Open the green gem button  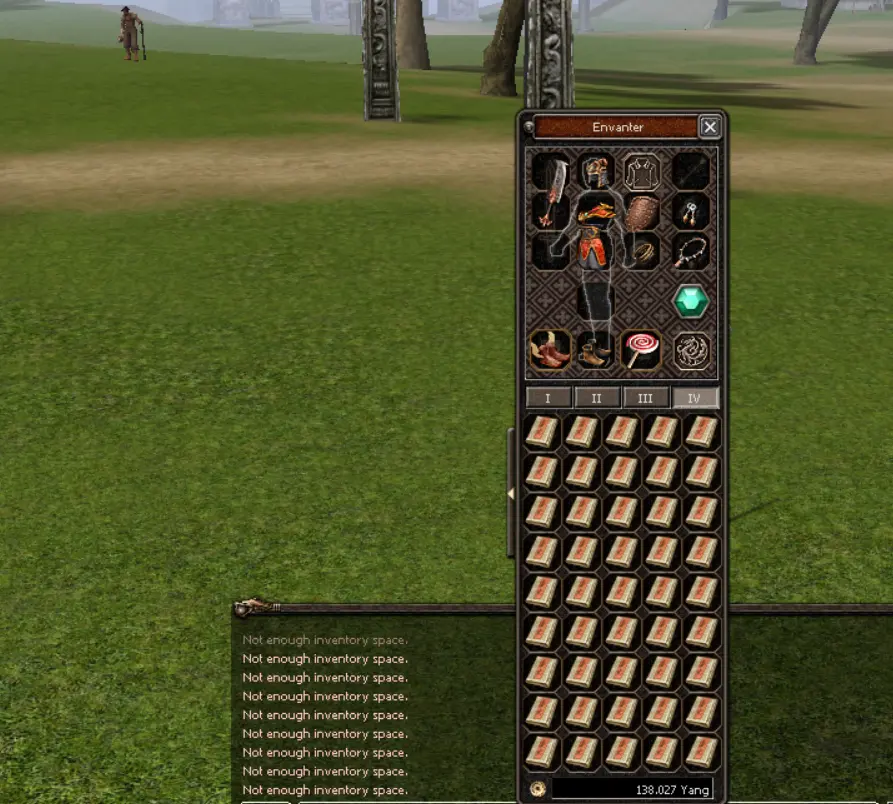point(691,301)
